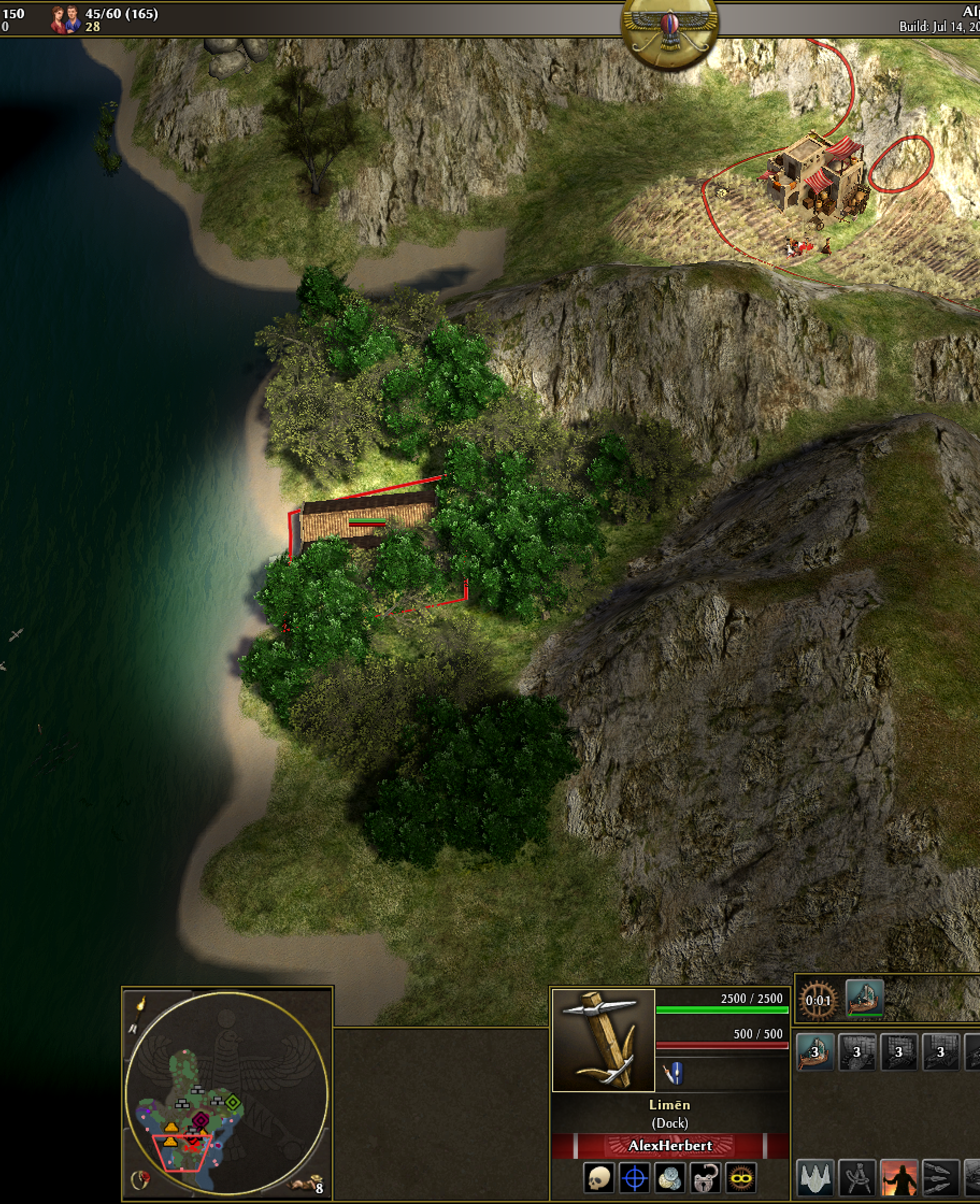The image size is (980, 1204).
Task: Open the Persian civilization emblem overview
Action: click(x=669, y=35)
